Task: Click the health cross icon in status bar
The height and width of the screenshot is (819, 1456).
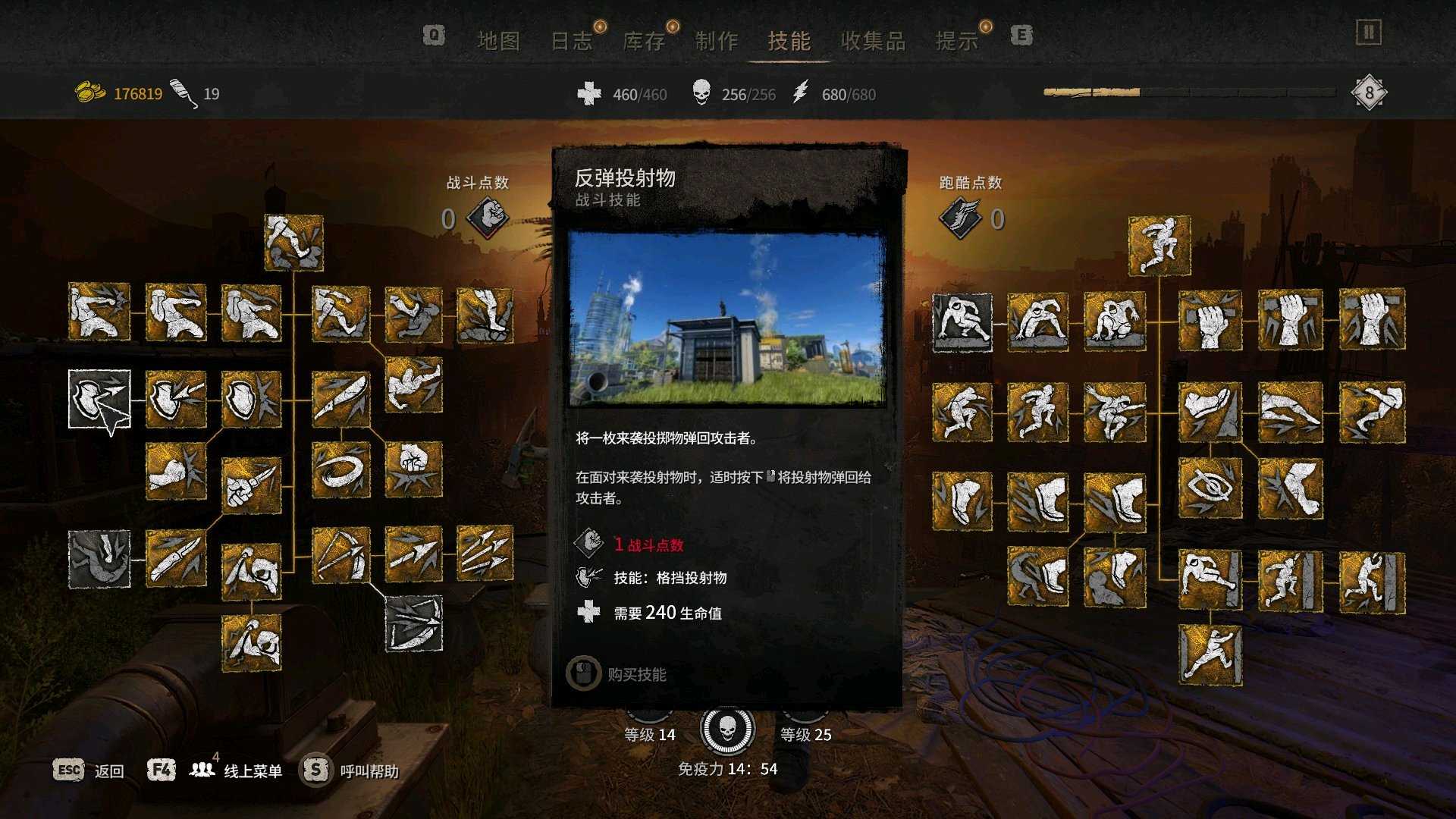Action: coord(584,94)
